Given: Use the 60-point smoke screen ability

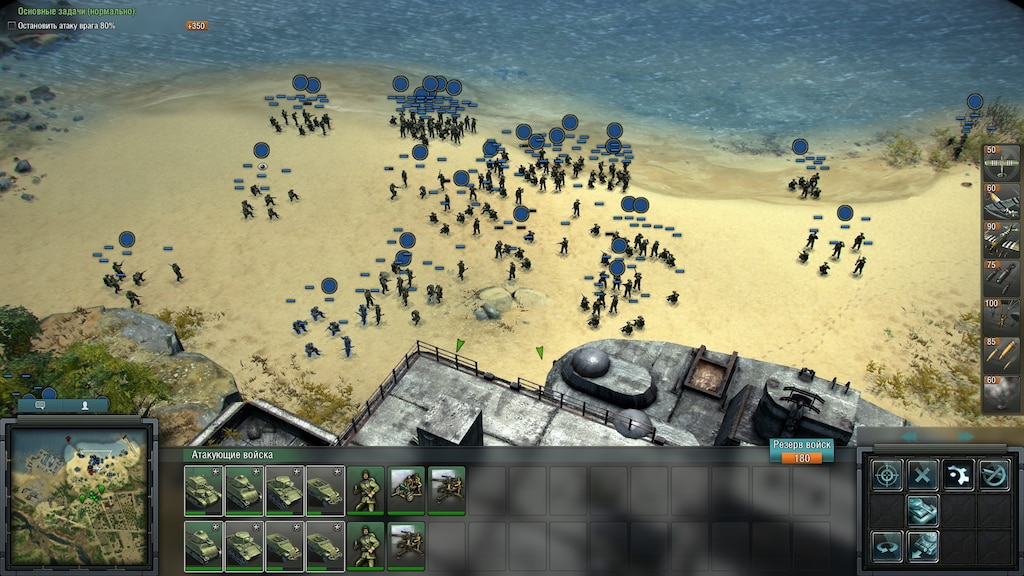Looking at the screenshot, I should click(1001, 393).
